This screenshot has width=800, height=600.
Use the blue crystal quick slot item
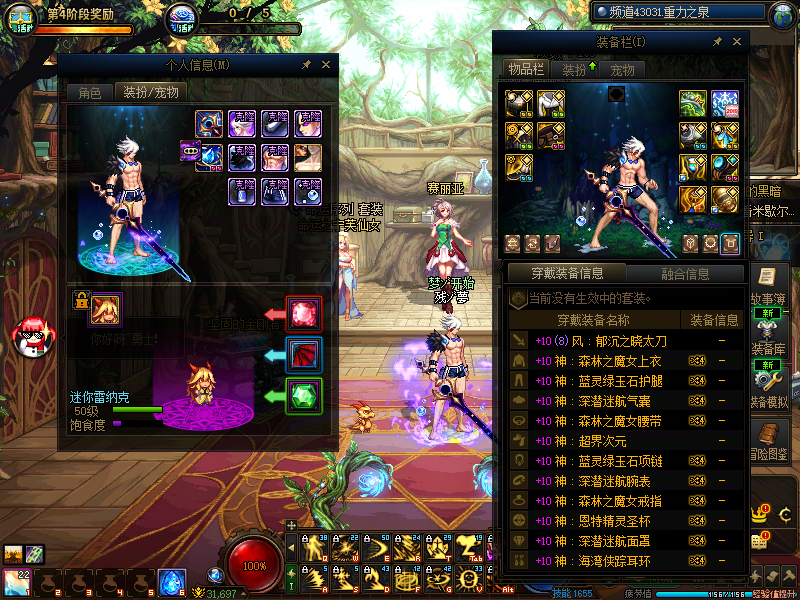pos(172,581)
